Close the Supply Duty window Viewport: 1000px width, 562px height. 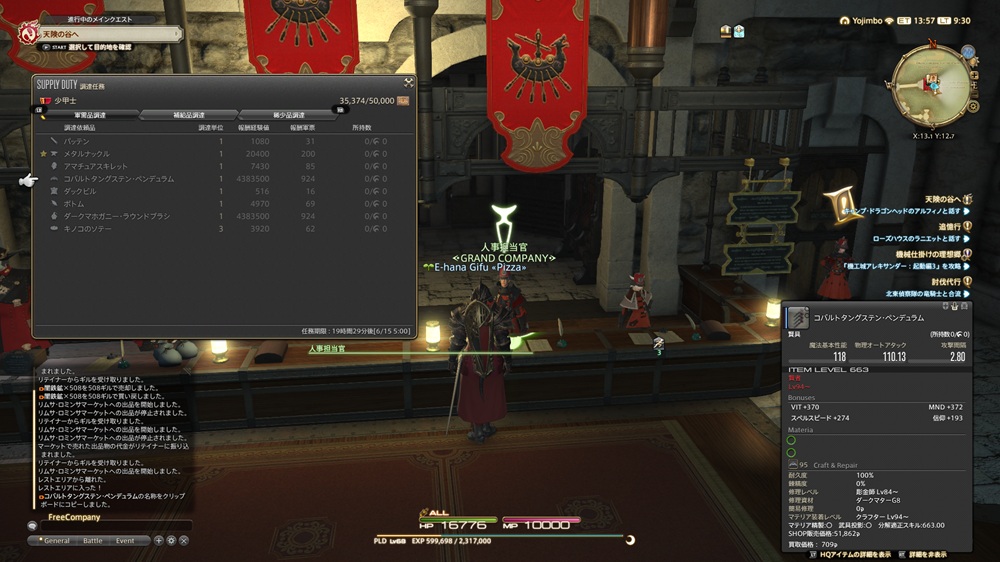(x=409, y=82)
